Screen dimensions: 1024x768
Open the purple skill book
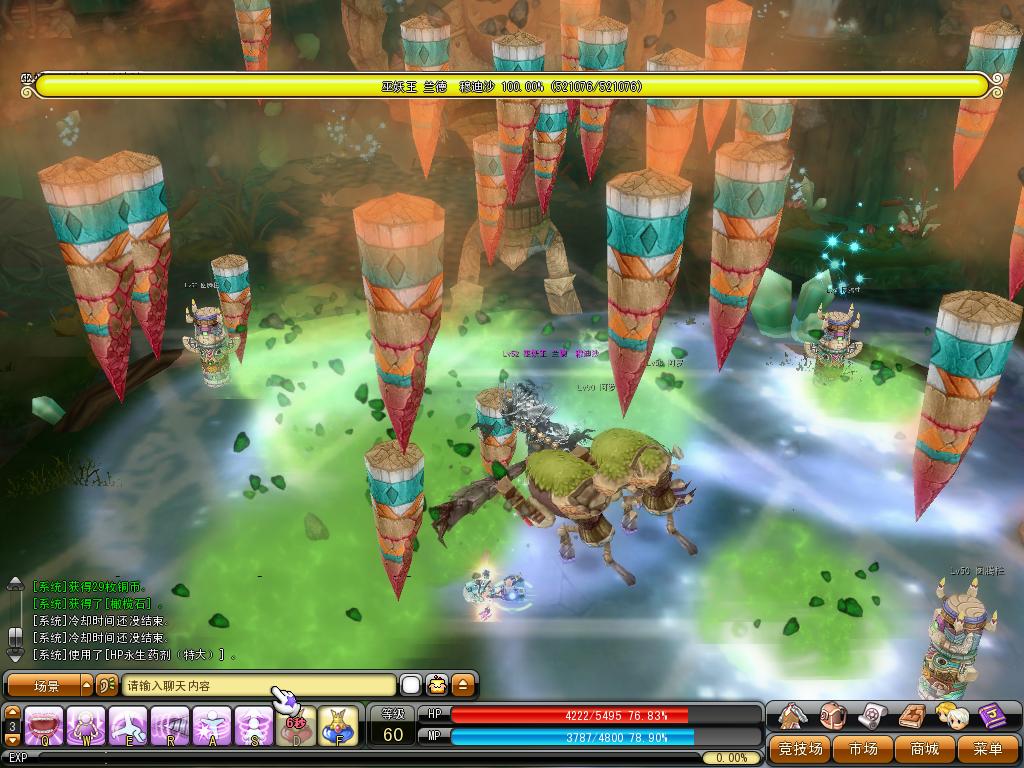[990, 716]
